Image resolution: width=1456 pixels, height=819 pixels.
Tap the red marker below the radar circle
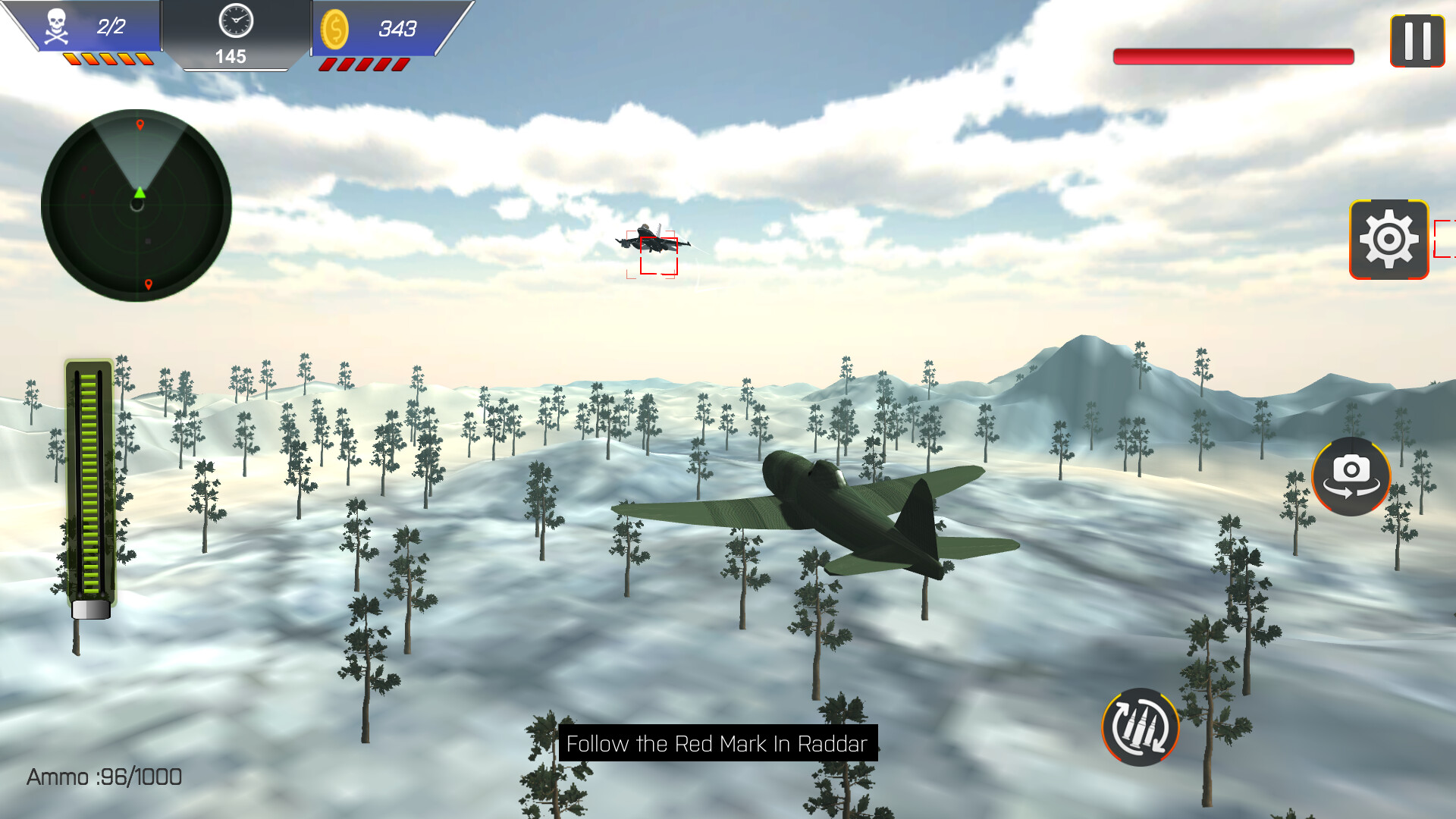pos(147,286)
